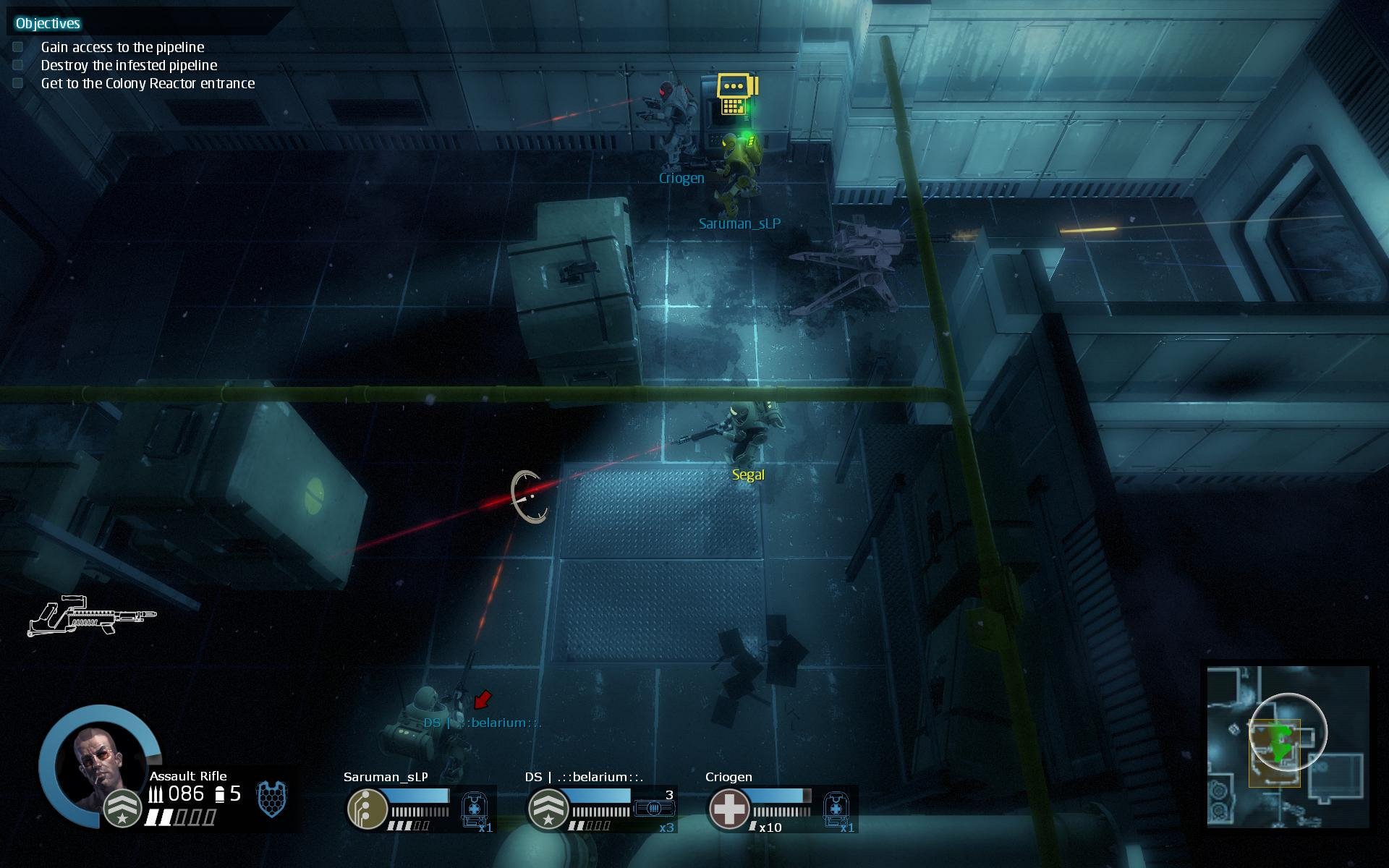The image size is (1389, 868).
Task: Click DS belarium's ammo satchel item icon
Action: 654,808
